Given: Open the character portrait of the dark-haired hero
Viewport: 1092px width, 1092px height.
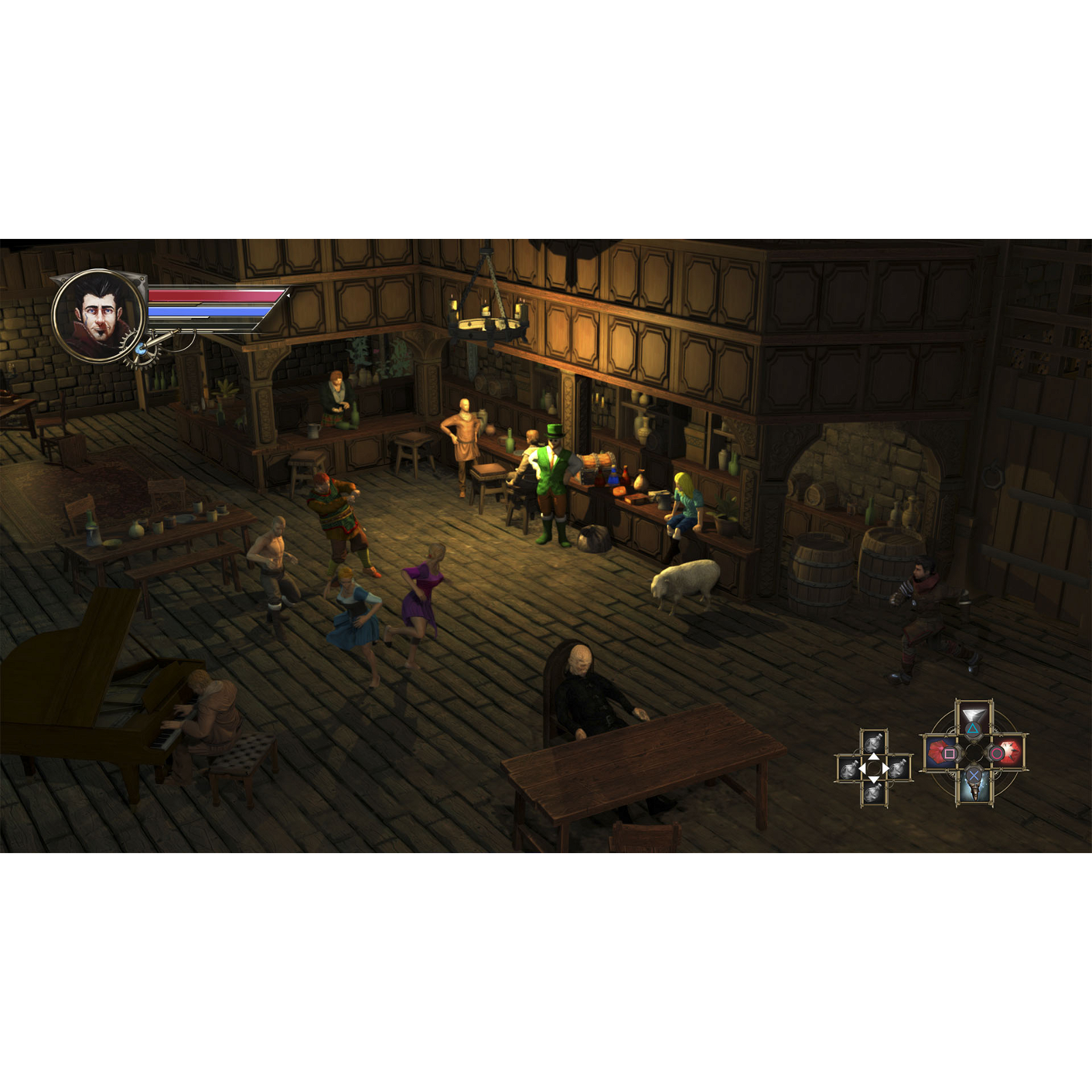Looking at the screenshot, I should tap(98, 315).
